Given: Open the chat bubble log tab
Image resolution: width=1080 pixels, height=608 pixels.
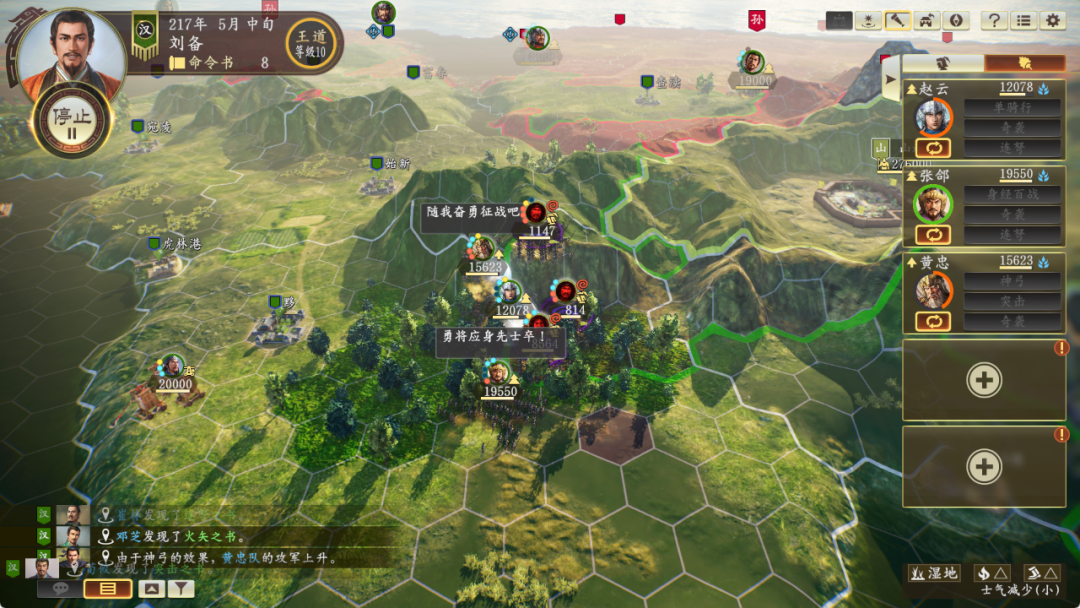Looking at the screenshot, I should pyautogui.click(x=59, y=589).
